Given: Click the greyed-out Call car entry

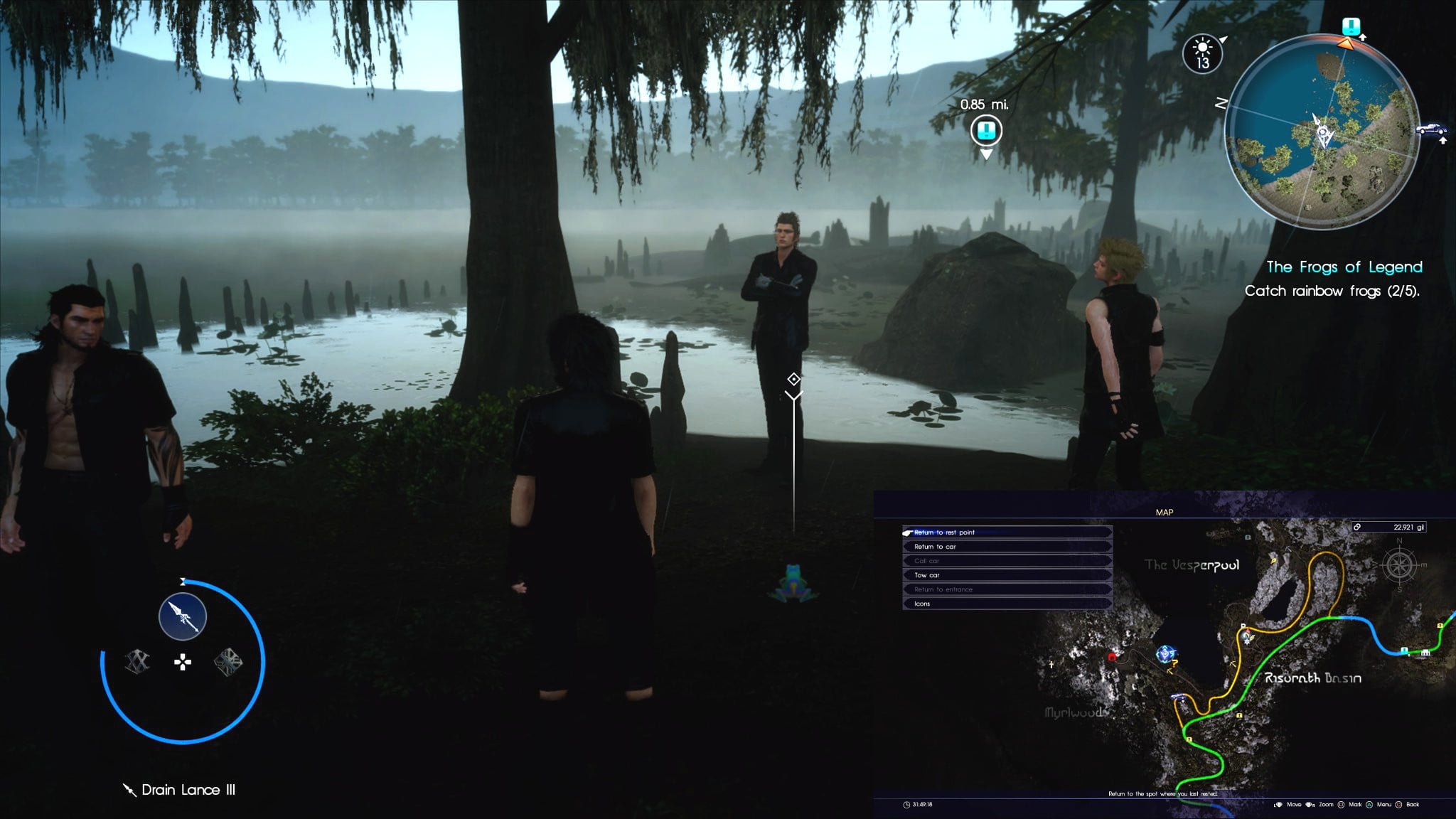Looking at the screenshot, I should 1006,561.
